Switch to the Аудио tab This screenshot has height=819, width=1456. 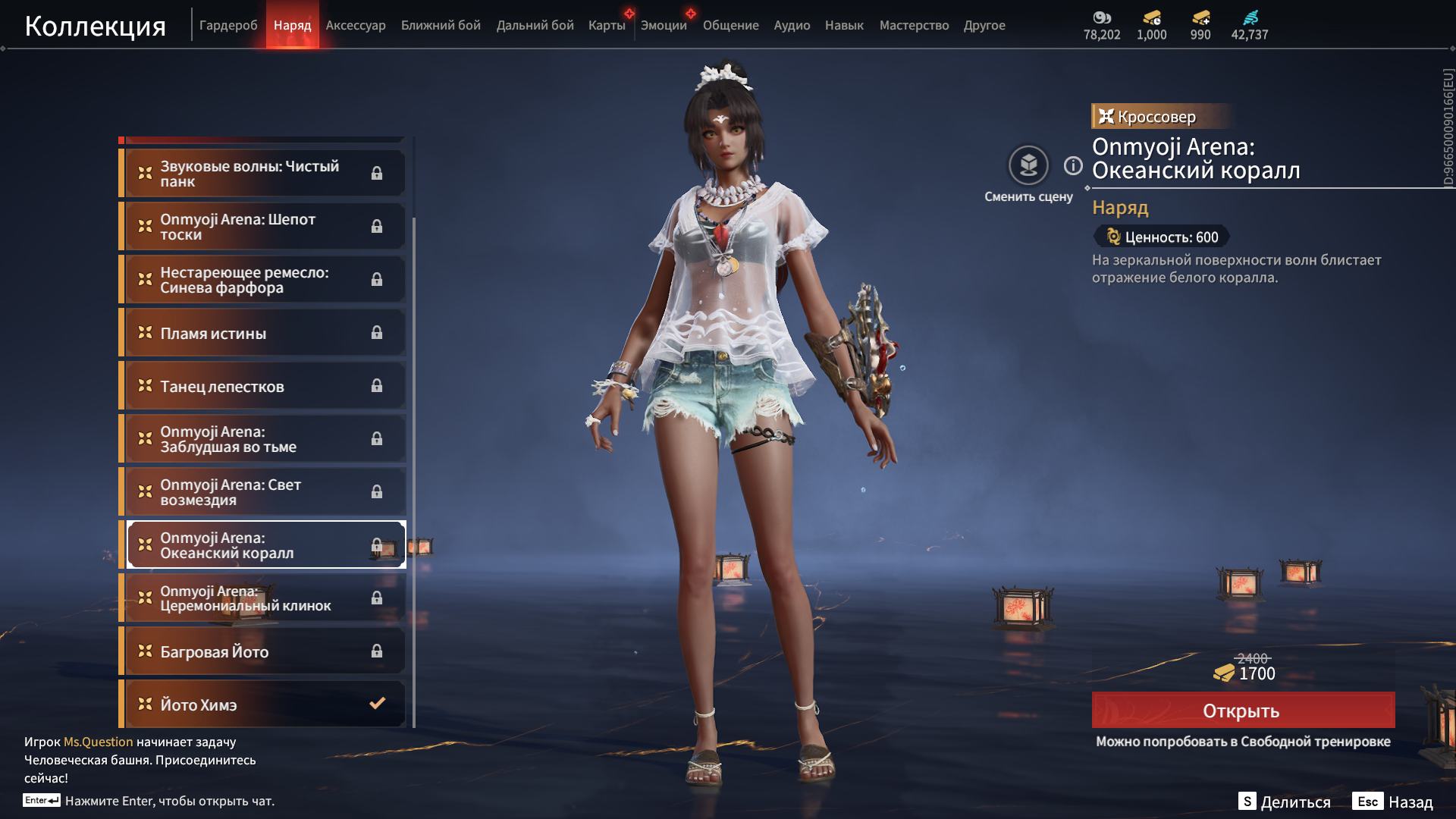792,25
